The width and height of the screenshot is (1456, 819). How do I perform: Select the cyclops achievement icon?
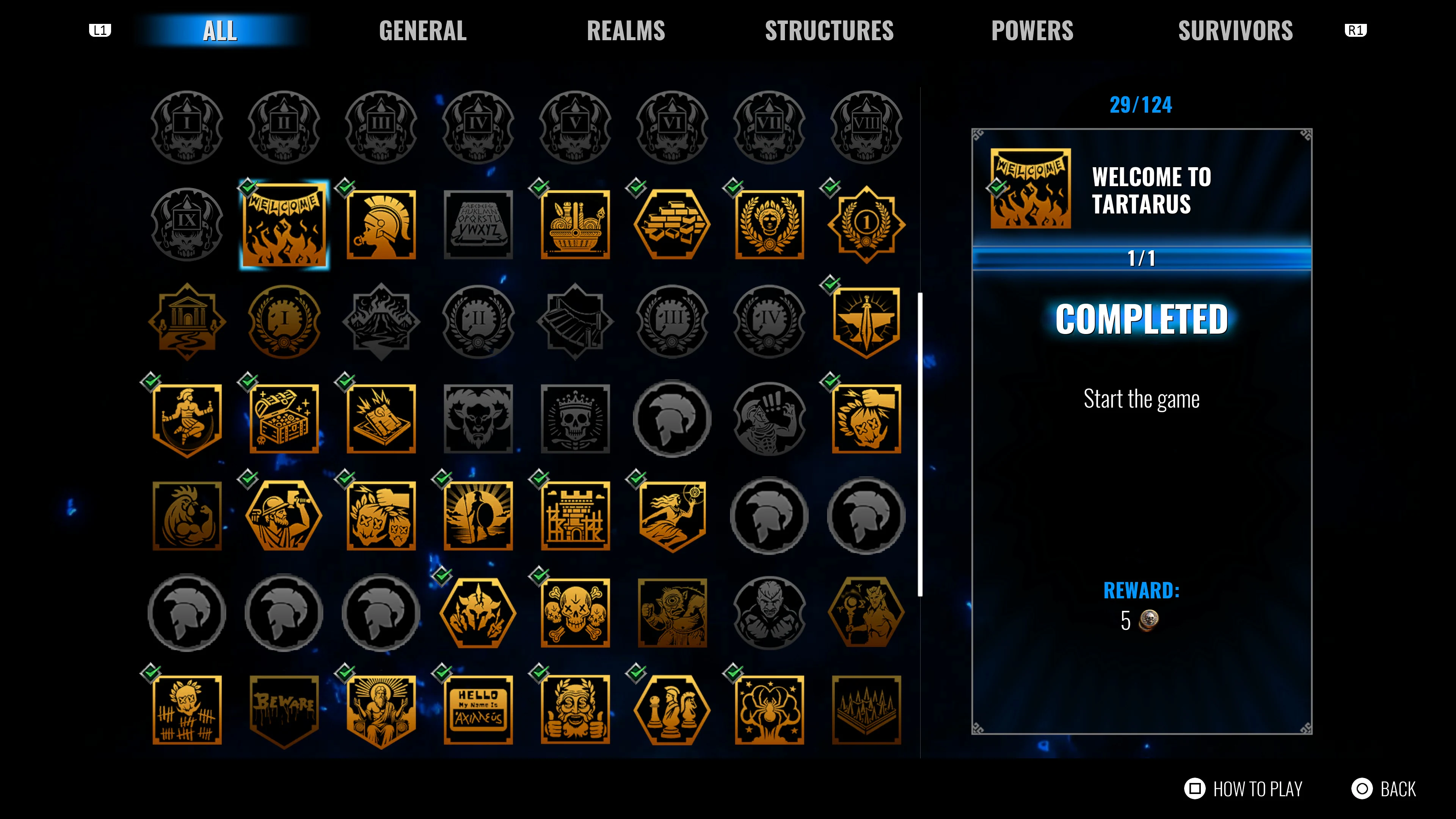point(673,612)
